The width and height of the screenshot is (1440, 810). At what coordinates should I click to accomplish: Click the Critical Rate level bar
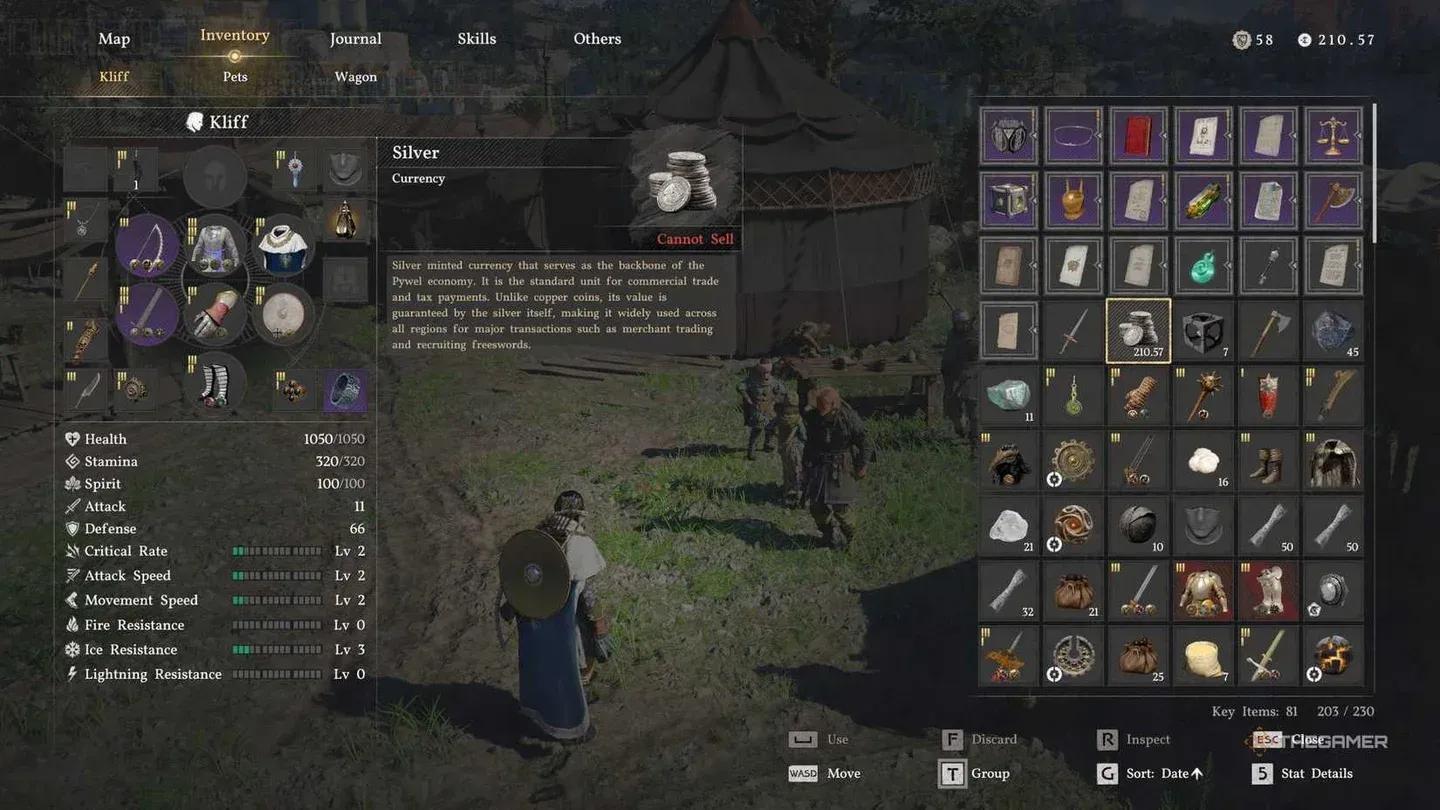click(x=277, y=551)
